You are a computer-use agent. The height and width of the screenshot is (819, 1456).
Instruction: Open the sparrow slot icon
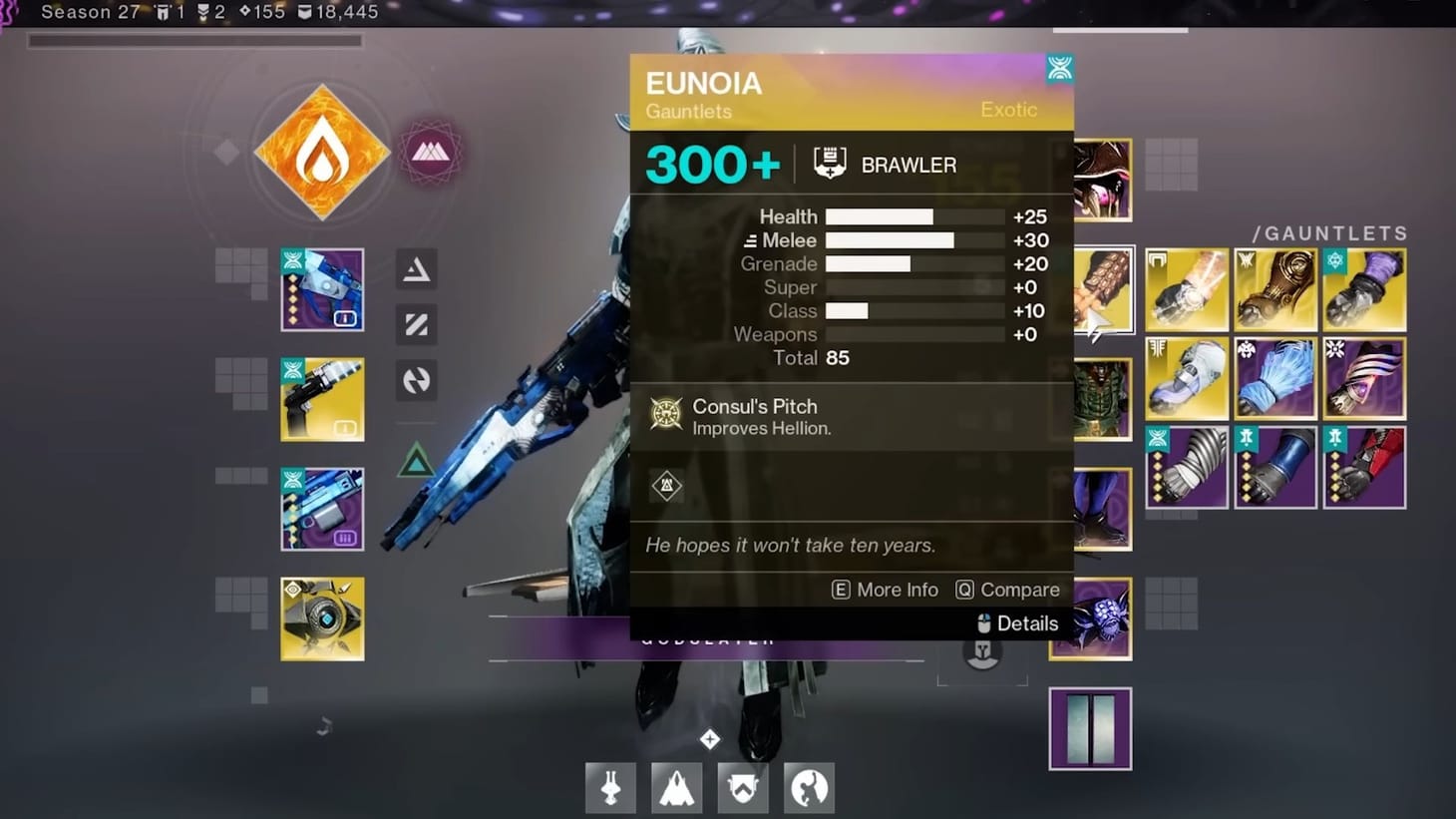pos(609,787)
